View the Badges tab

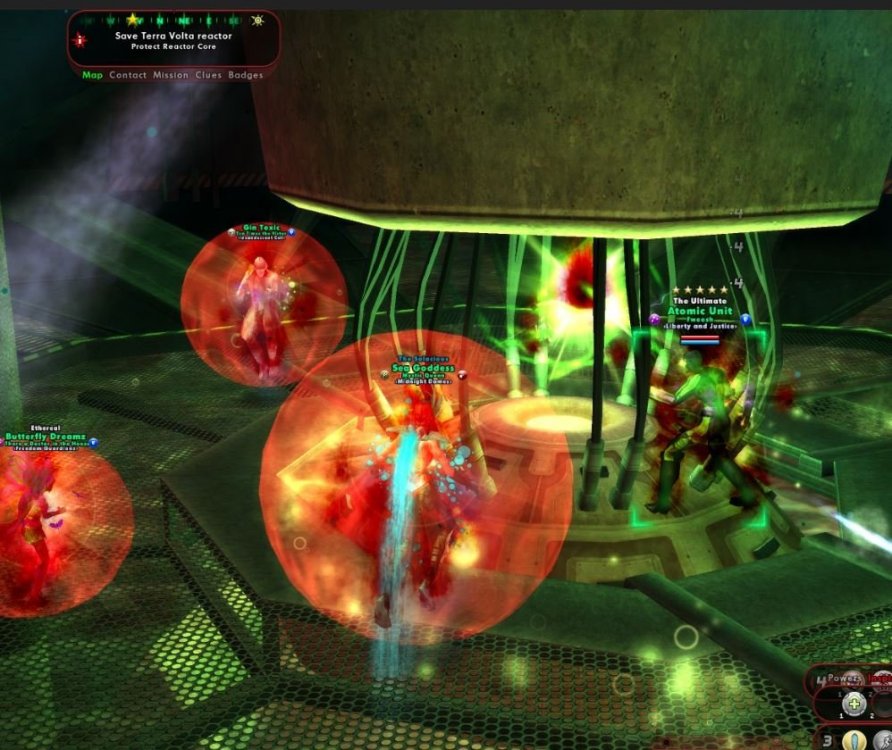pos(246,75)
